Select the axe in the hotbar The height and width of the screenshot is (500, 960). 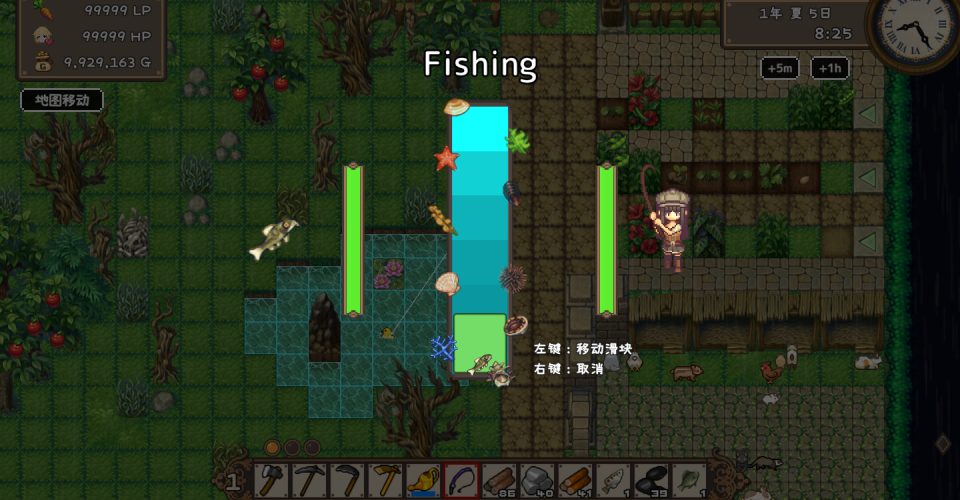[270, 480]
